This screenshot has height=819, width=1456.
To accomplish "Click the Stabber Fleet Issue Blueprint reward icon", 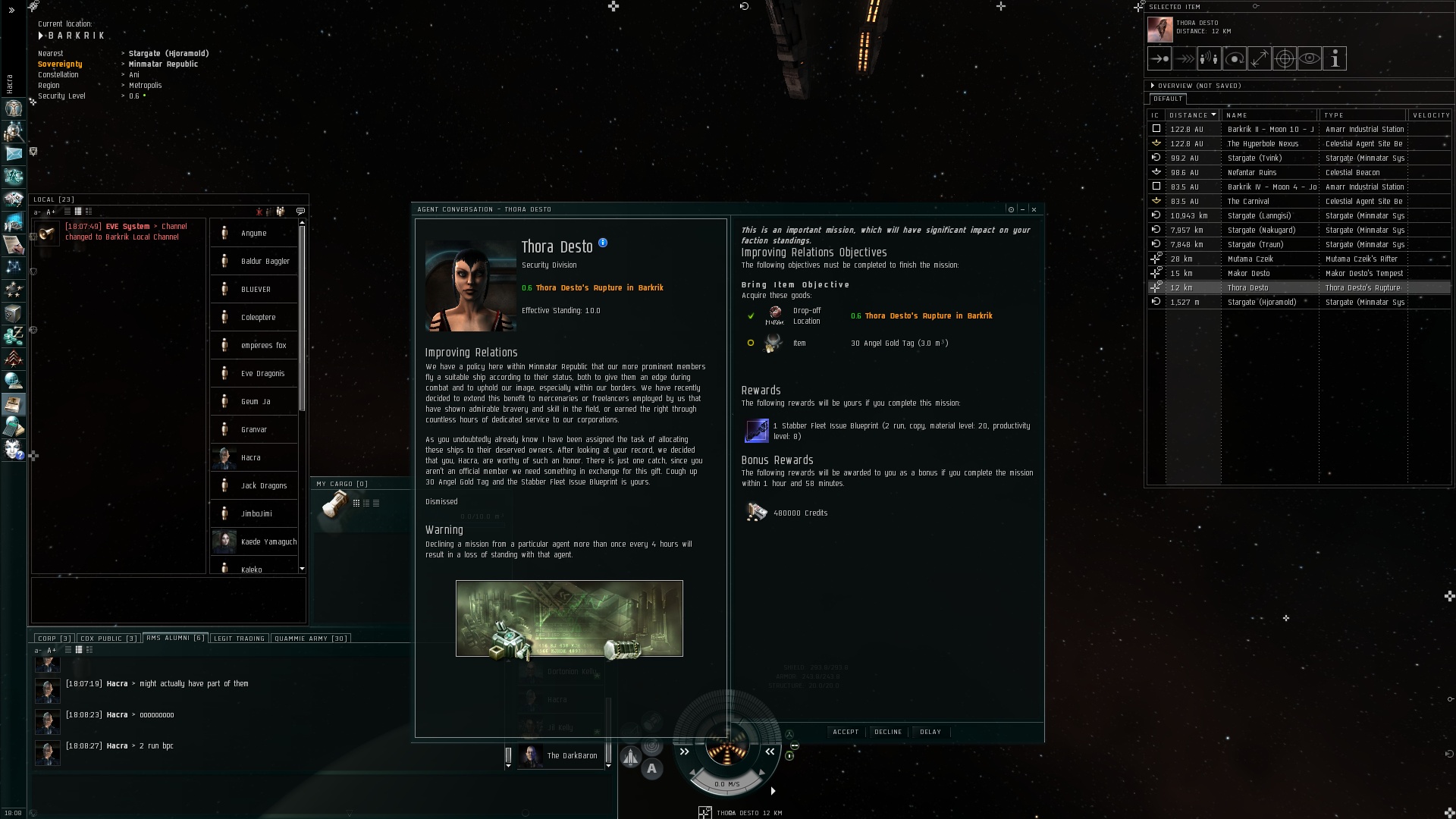I will tap(756, 431).
